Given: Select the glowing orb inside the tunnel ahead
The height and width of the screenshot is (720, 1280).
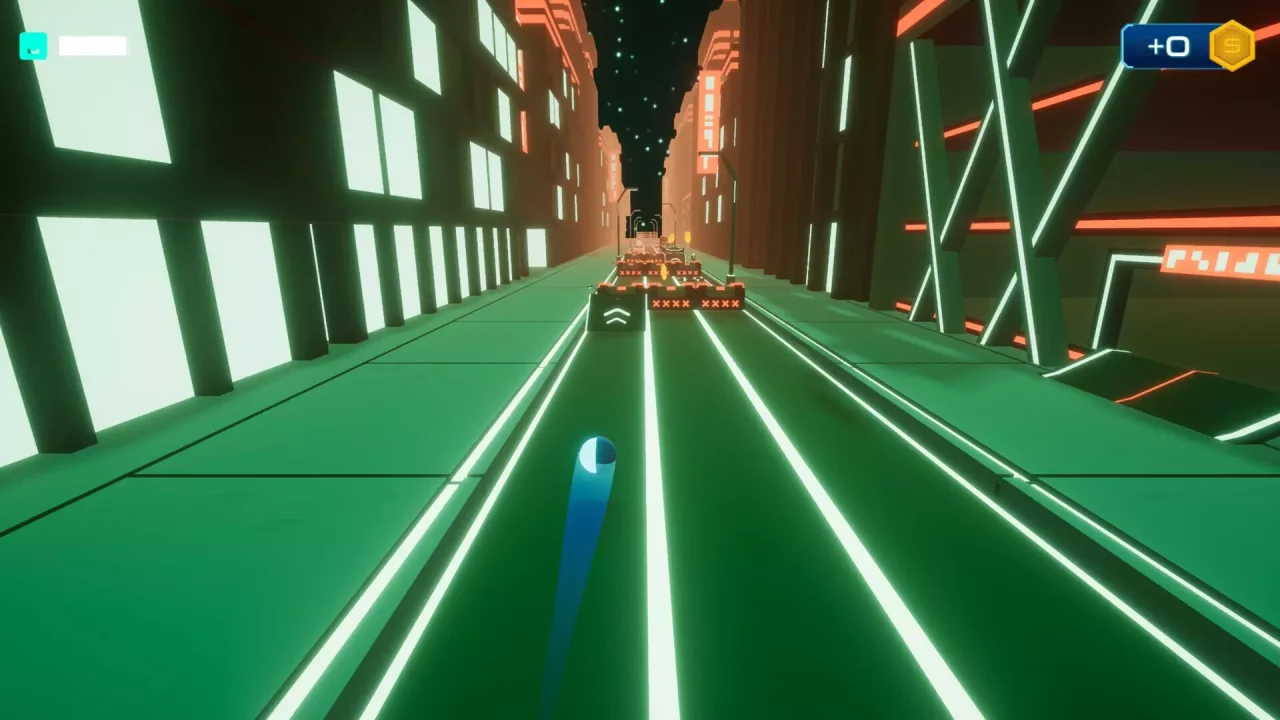Looking at the screenshot, I should 644,224.
